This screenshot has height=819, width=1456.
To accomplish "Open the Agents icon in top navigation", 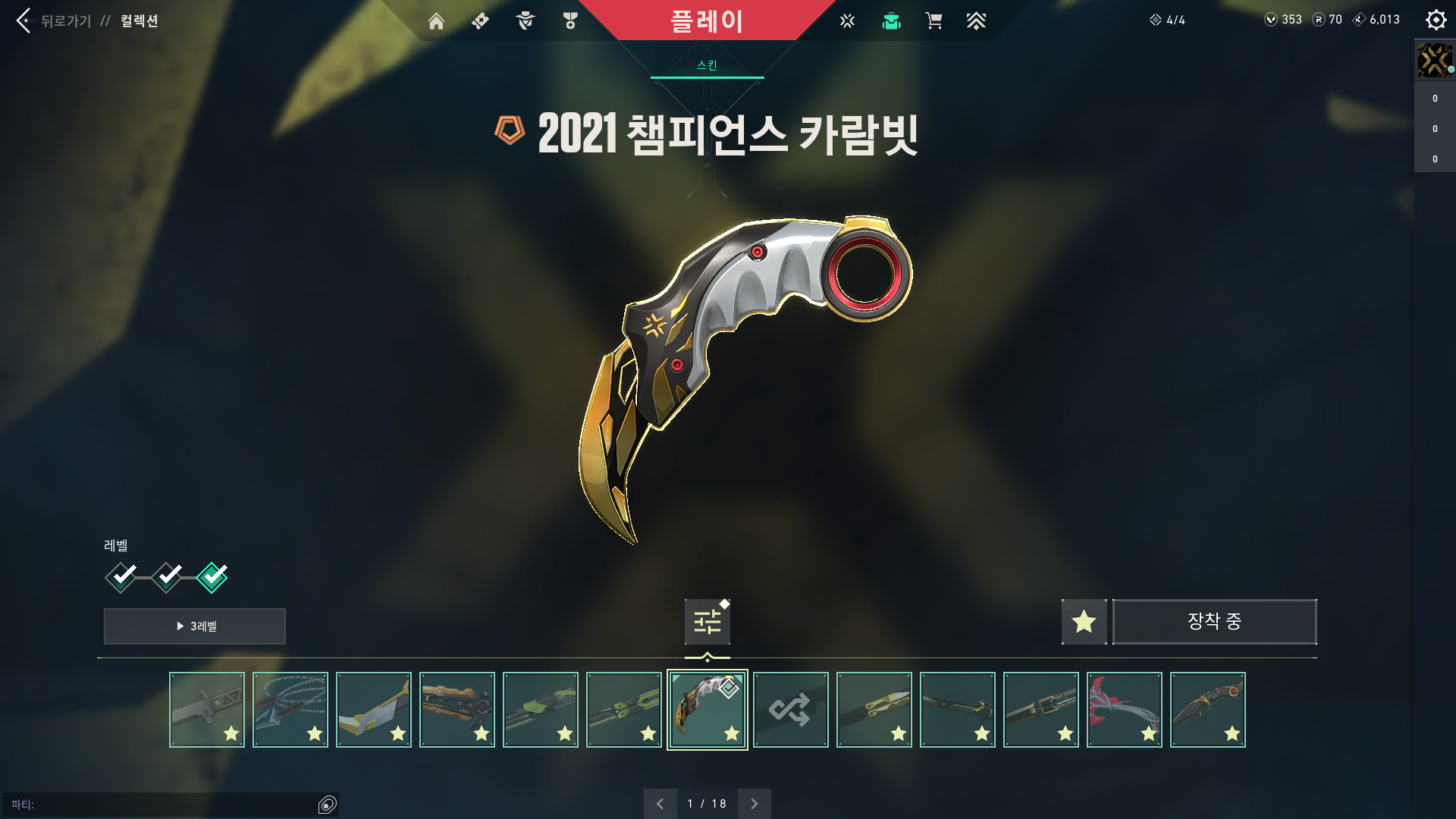I will tap(523, 20).
